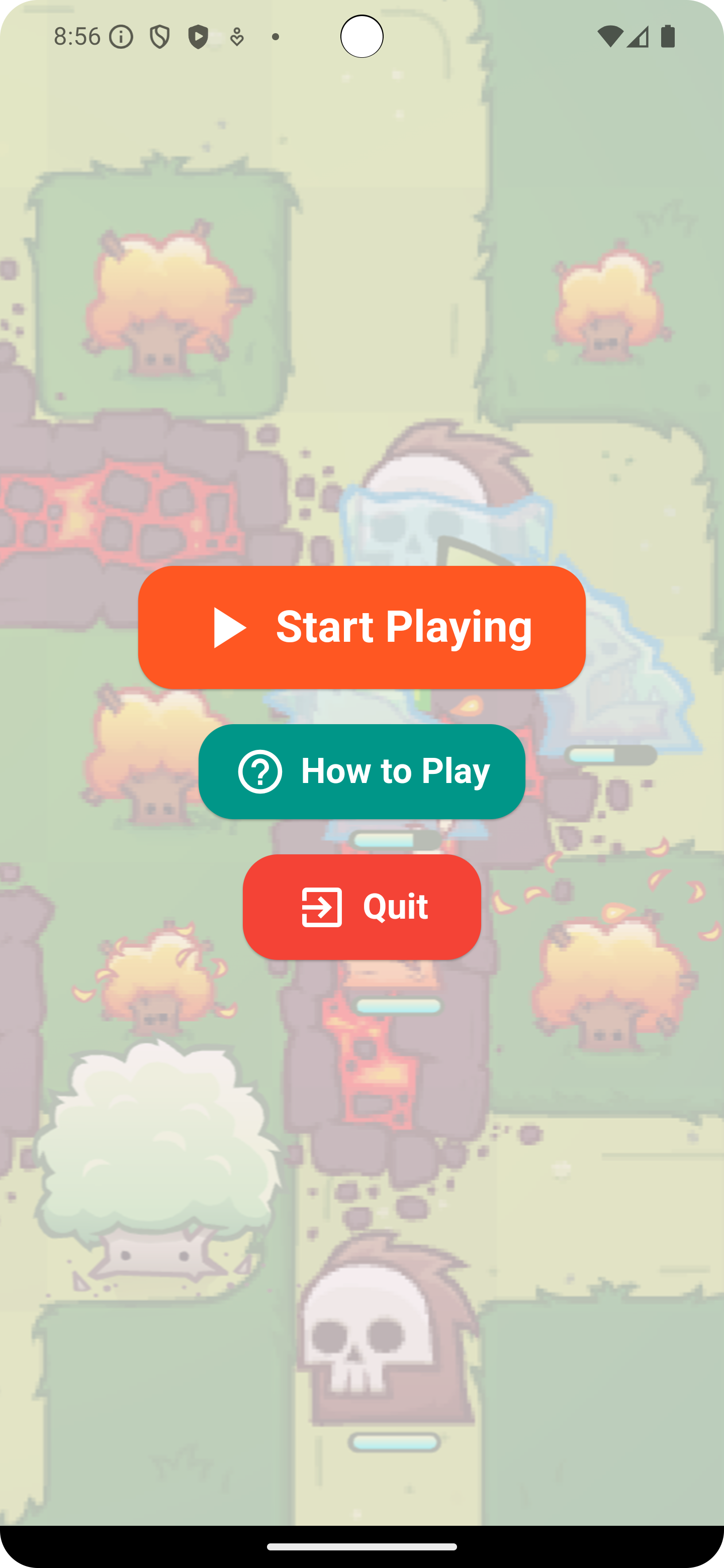Click the question mark icon beside How to Play
This screenshot has width=724, height=1568.
pyautogui.click(x=259, y=772)
